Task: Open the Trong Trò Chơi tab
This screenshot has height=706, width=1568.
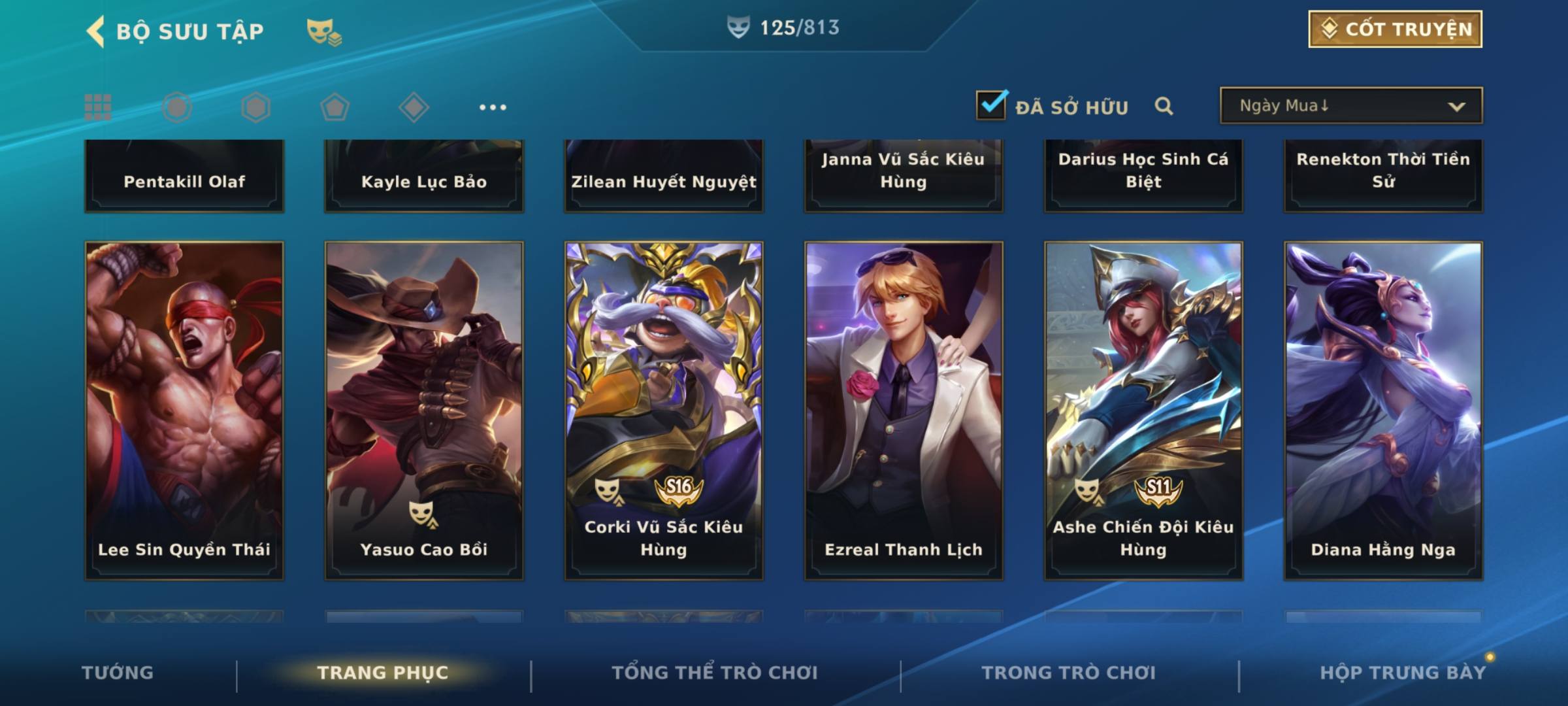Action: pyautogui.click(x=1069, y=673)
